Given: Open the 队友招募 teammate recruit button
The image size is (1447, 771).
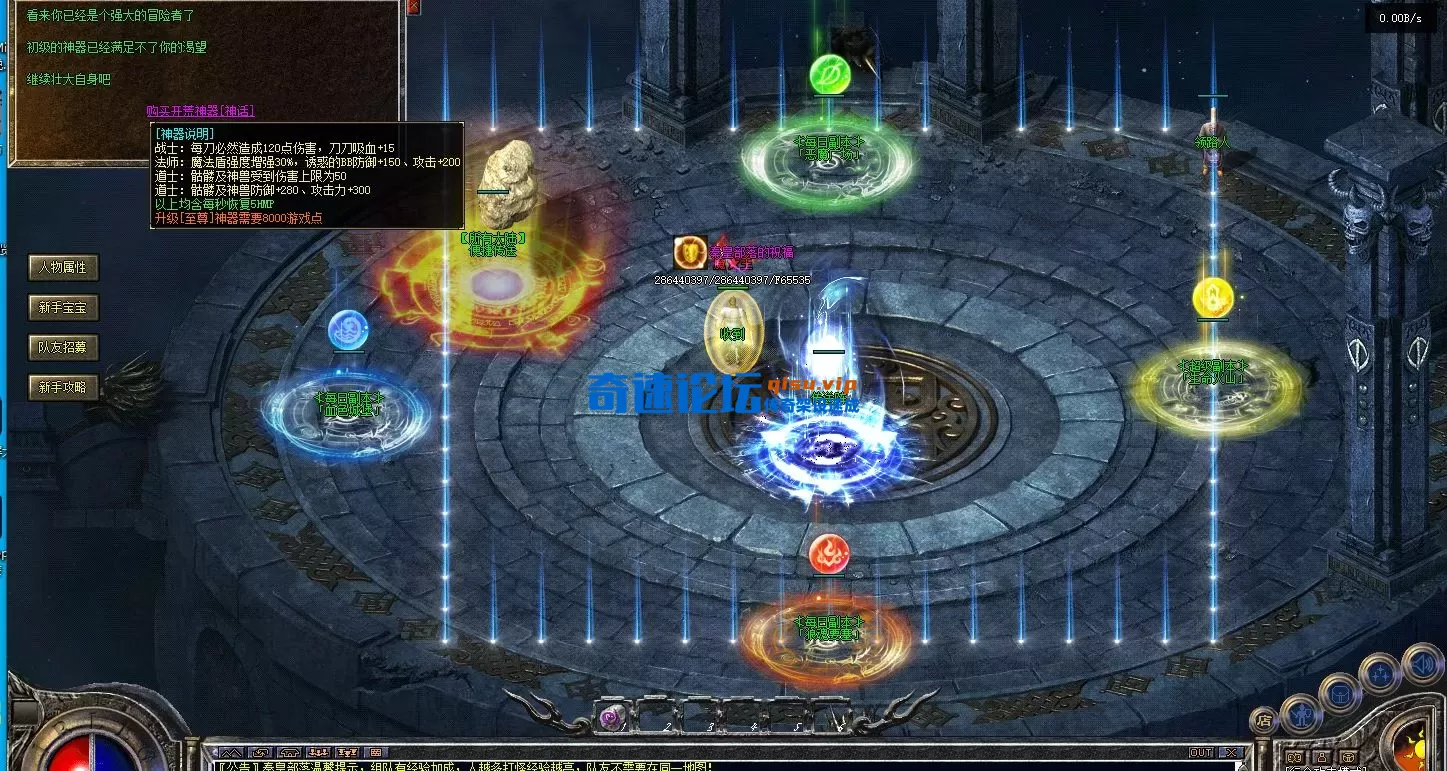Looking at the screenshot, I should 63,347.
